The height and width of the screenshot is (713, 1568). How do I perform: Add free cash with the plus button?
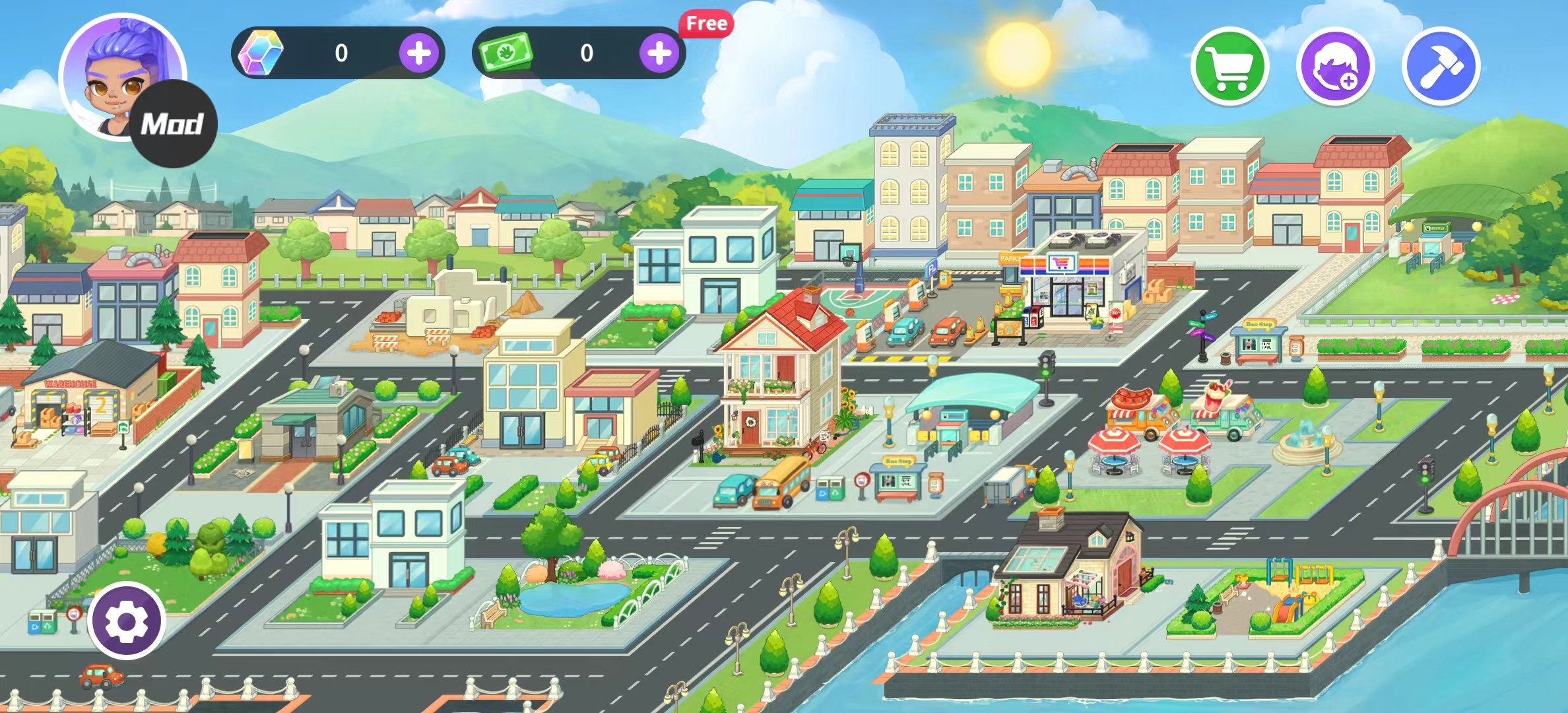[x=659, y=53]
